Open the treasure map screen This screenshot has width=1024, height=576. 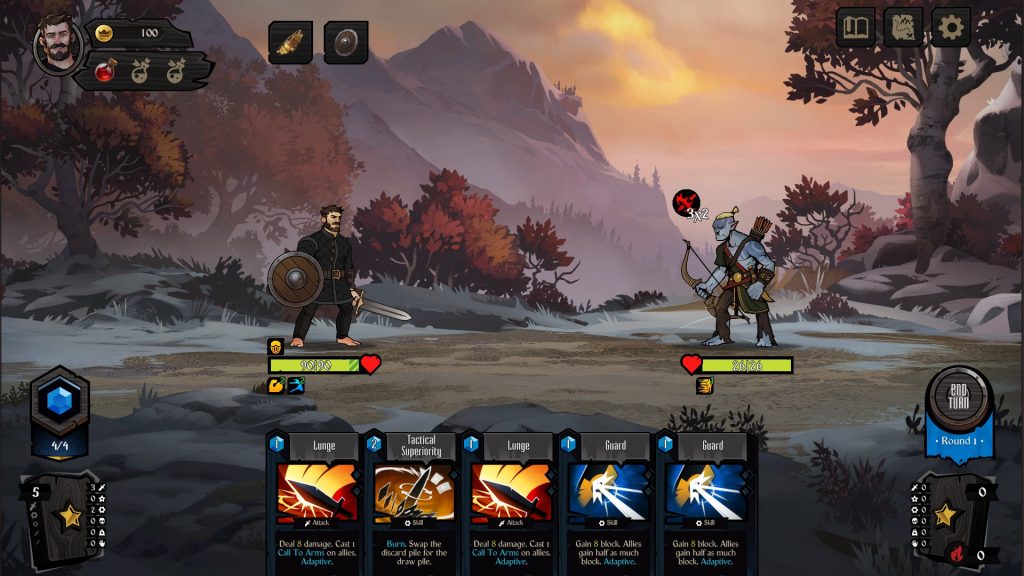(x=903, y=28)
